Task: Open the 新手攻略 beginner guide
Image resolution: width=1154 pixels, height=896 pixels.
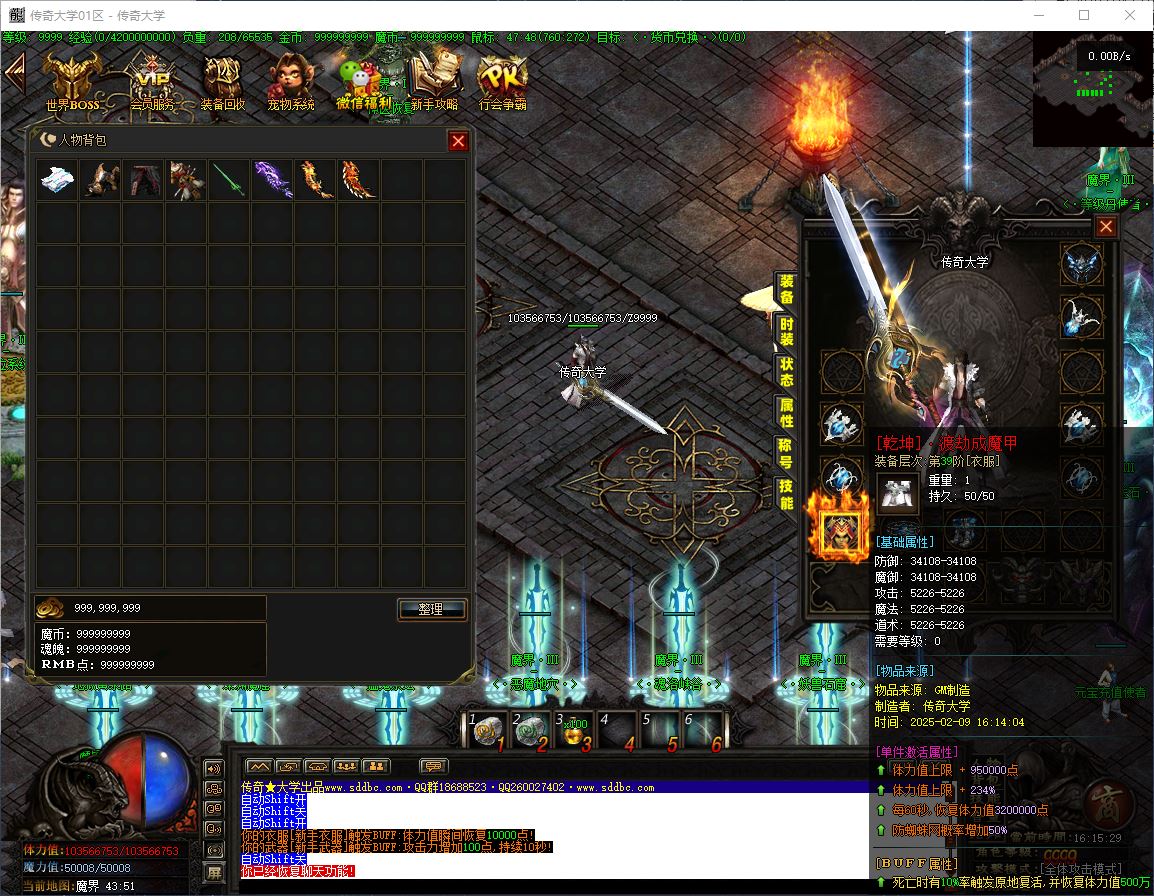Action: coord(433,81)
